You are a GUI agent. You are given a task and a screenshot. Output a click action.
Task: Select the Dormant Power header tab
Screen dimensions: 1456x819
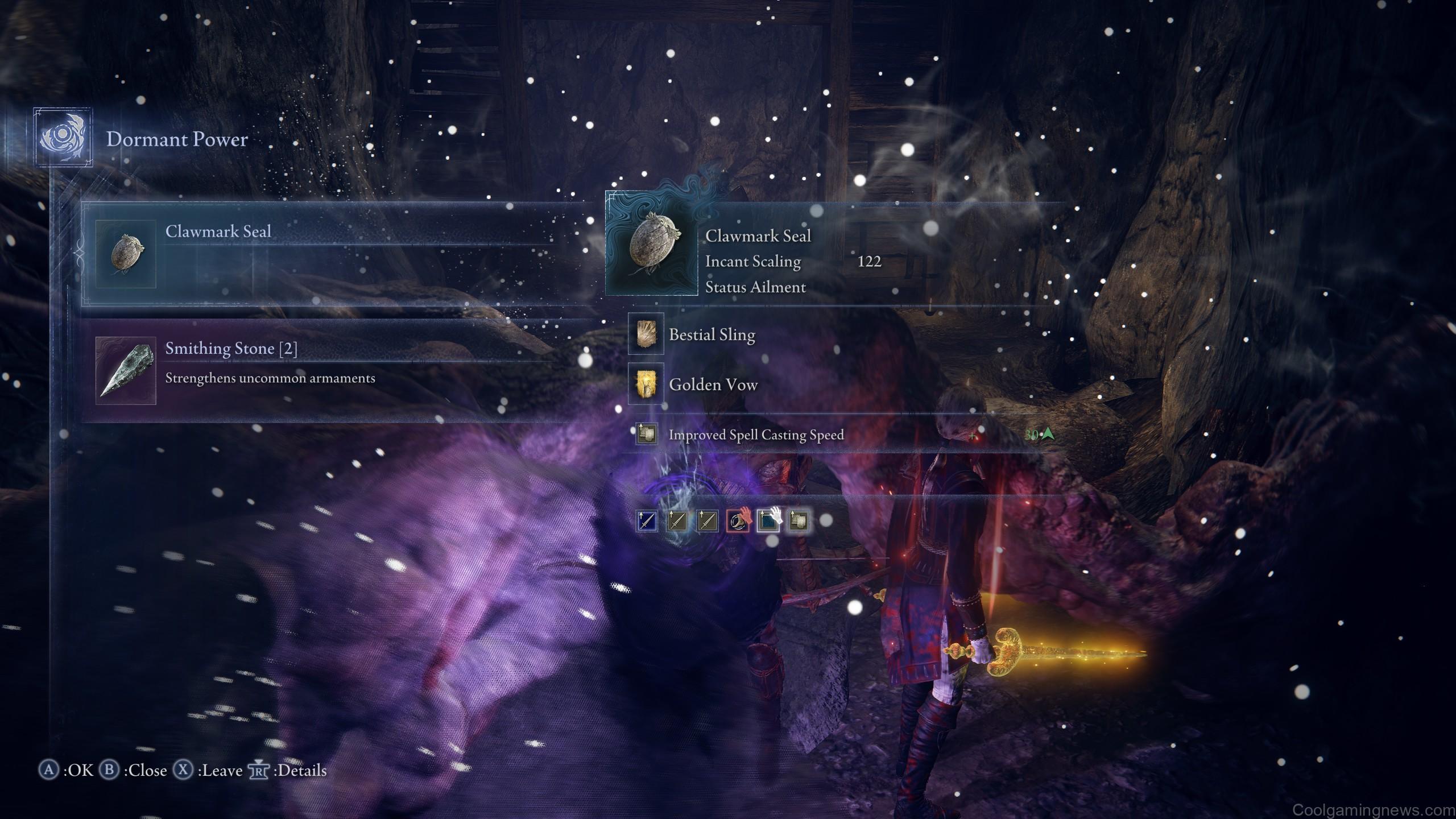click(177, 139)
